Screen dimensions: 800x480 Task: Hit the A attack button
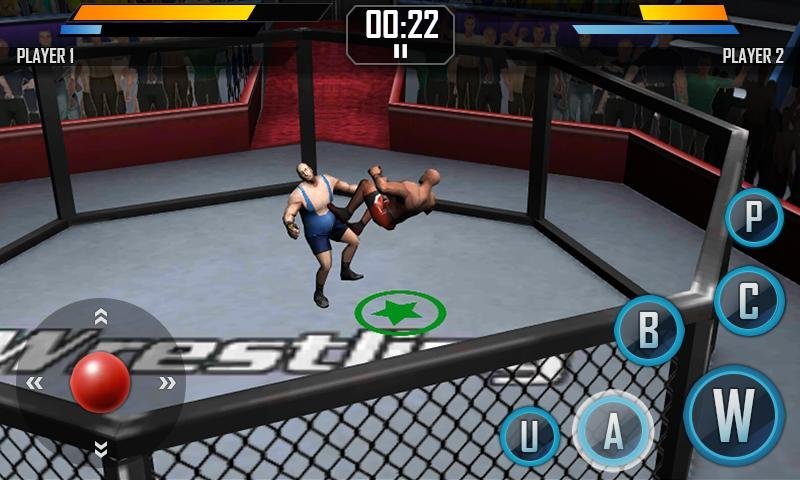click(x=613, y=431)
